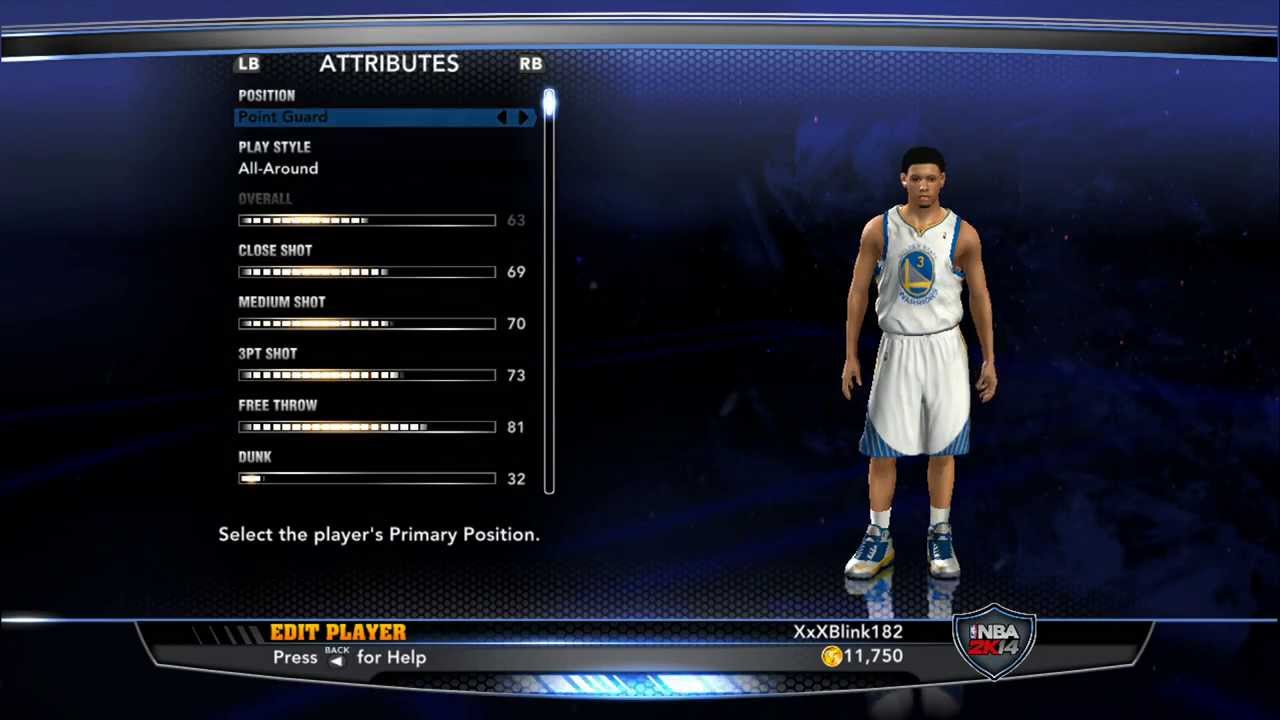Click the right arrow on Position

(523, 118)
